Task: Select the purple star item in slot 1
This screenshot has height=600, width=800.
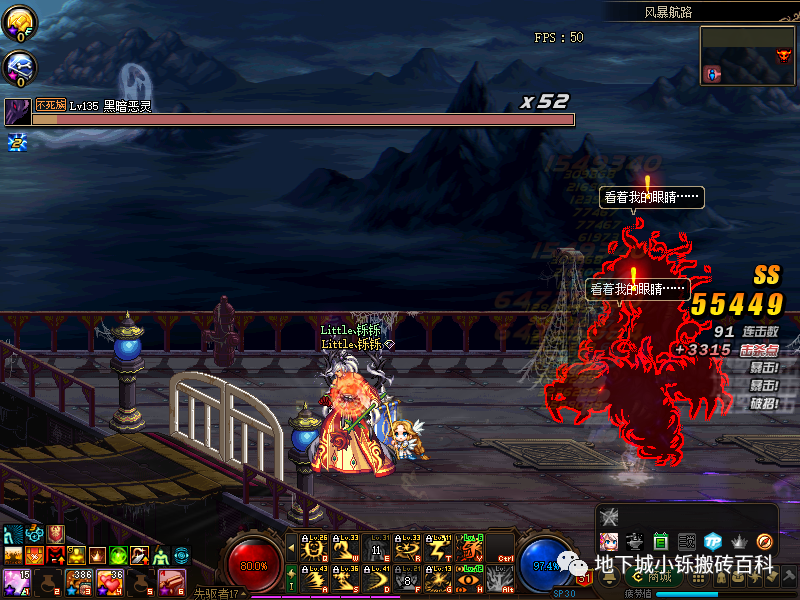Action: click(x=16, y=582)
